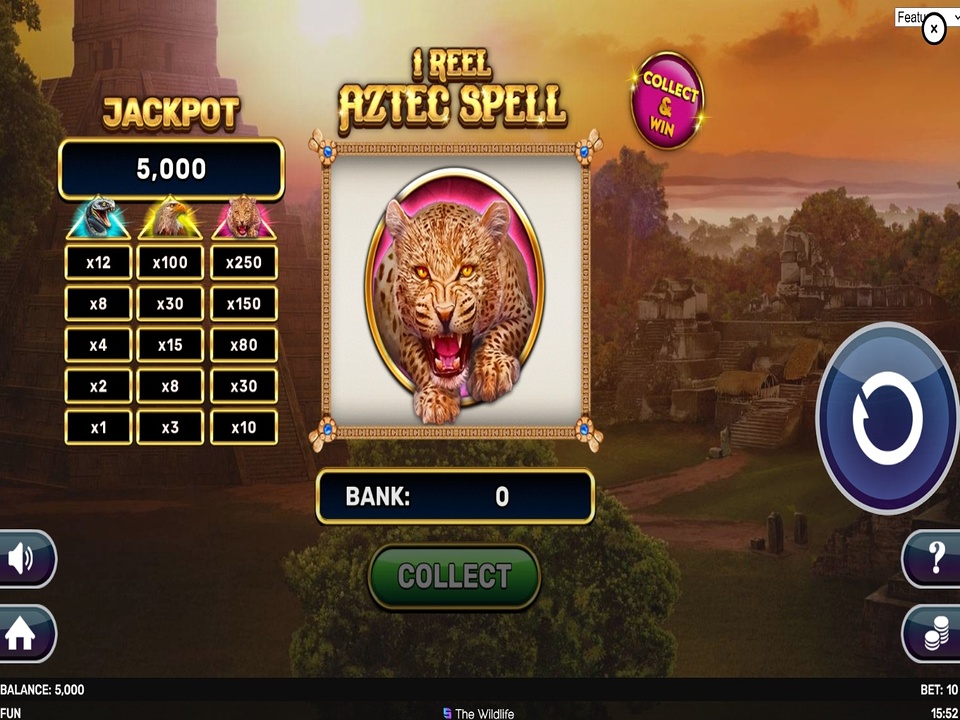Toggle sound with the speaker icon
The image size is (960, 720).
22,558
